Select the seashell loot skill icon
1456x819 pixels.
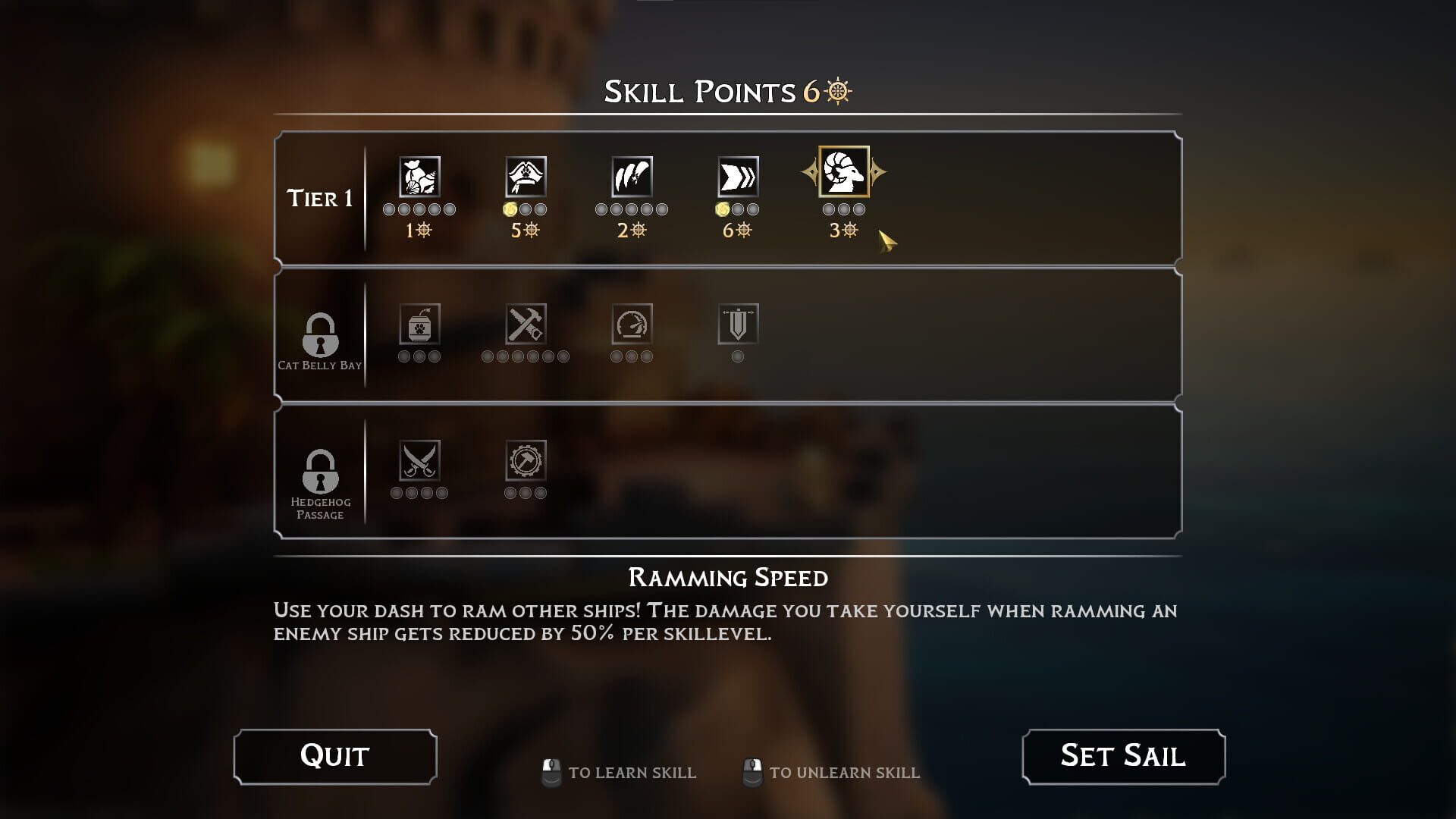pos(419,176)
